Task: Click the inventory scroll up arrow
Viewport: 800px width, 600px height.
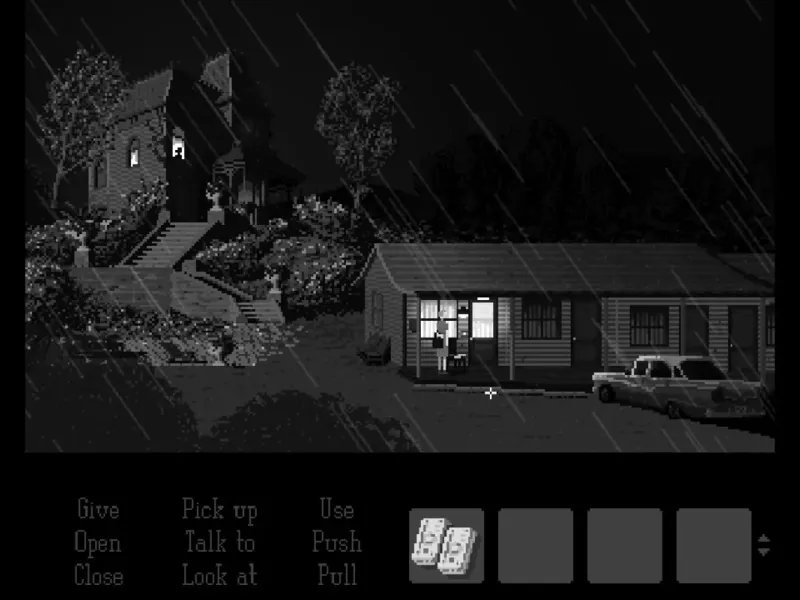Action: [x=764, y=539]
